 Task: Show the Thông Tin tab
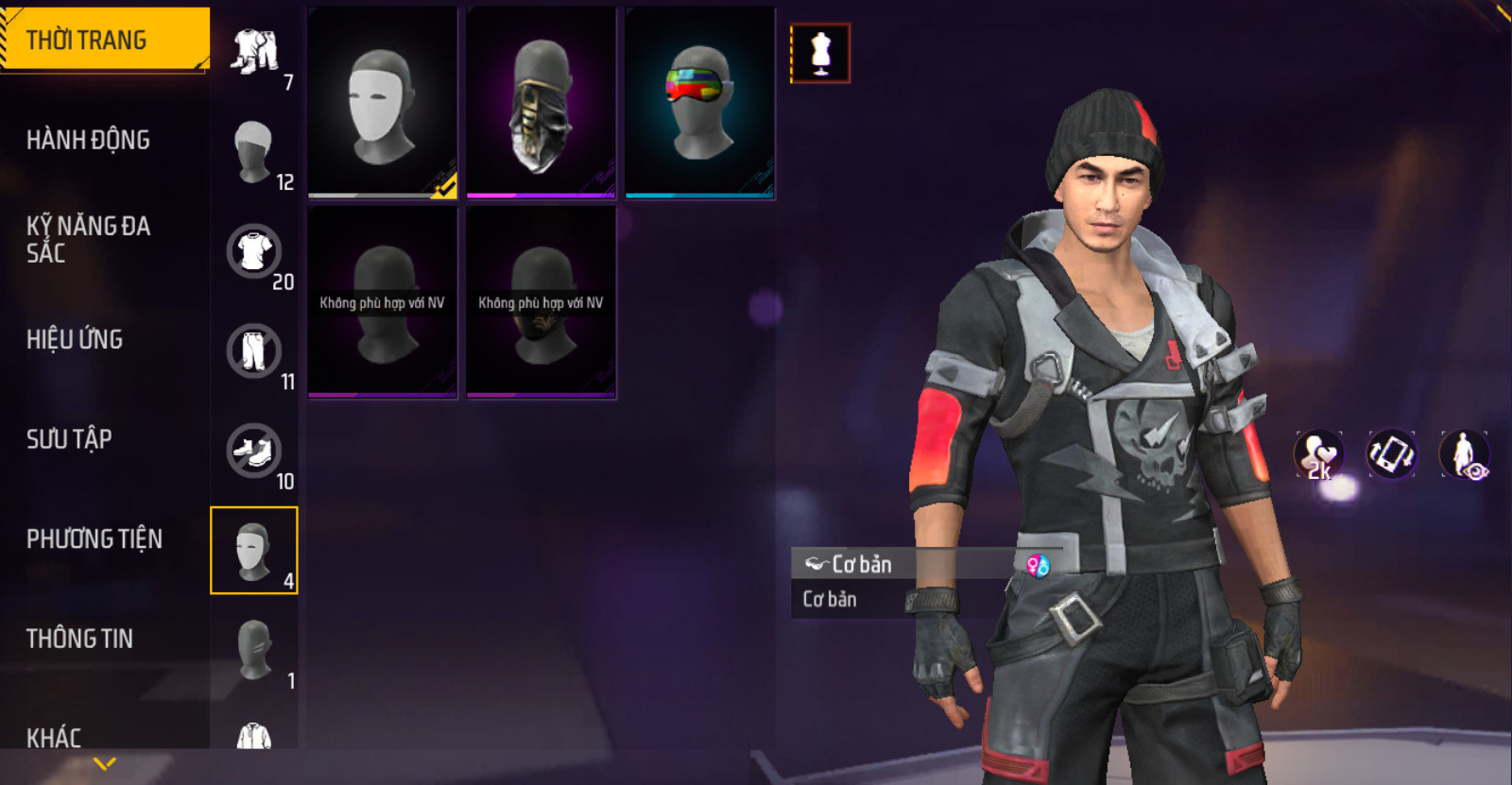point(79,639)
